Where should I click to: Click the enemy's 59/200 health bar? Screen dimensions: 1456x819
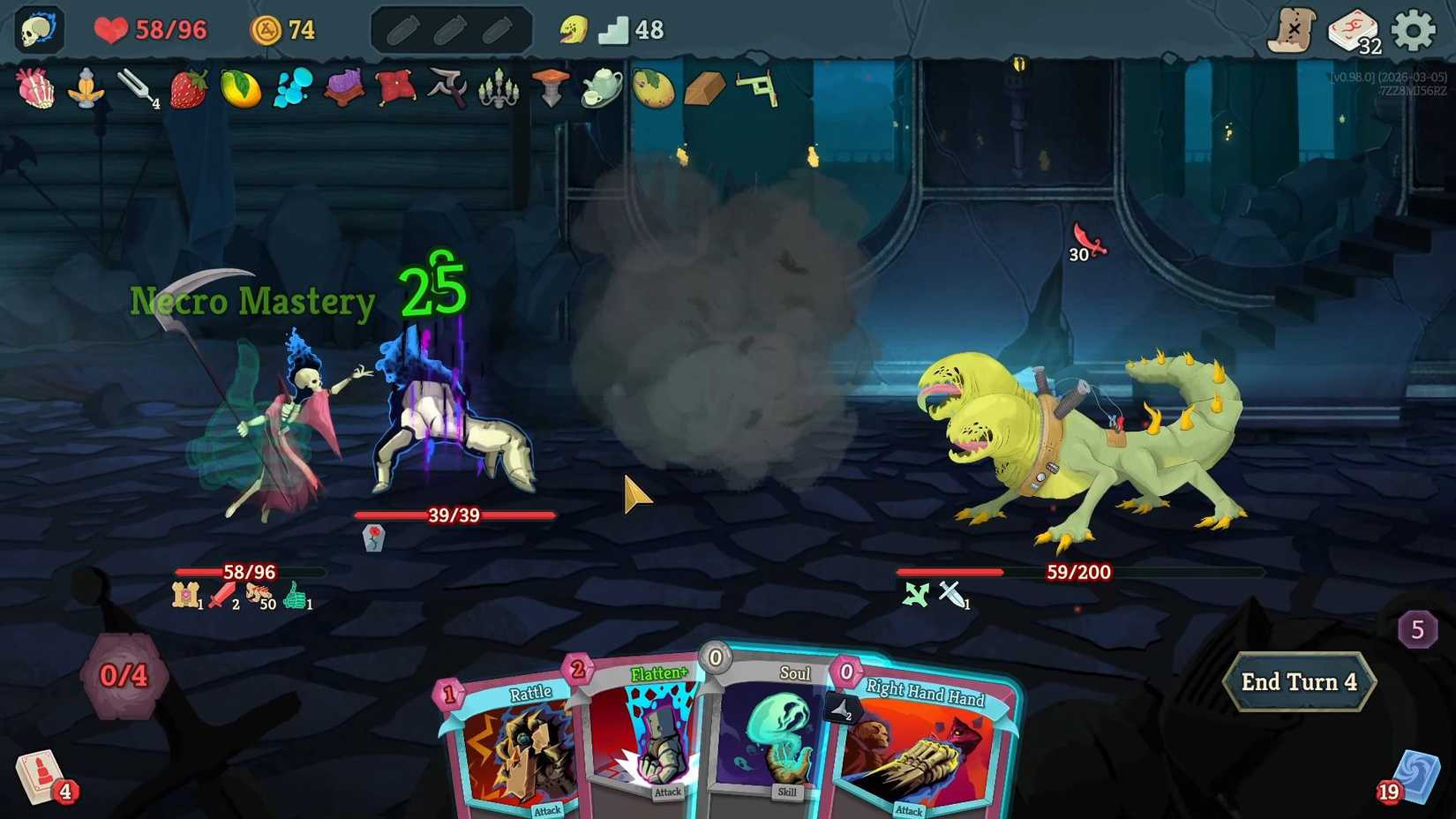coord(1077,572)
